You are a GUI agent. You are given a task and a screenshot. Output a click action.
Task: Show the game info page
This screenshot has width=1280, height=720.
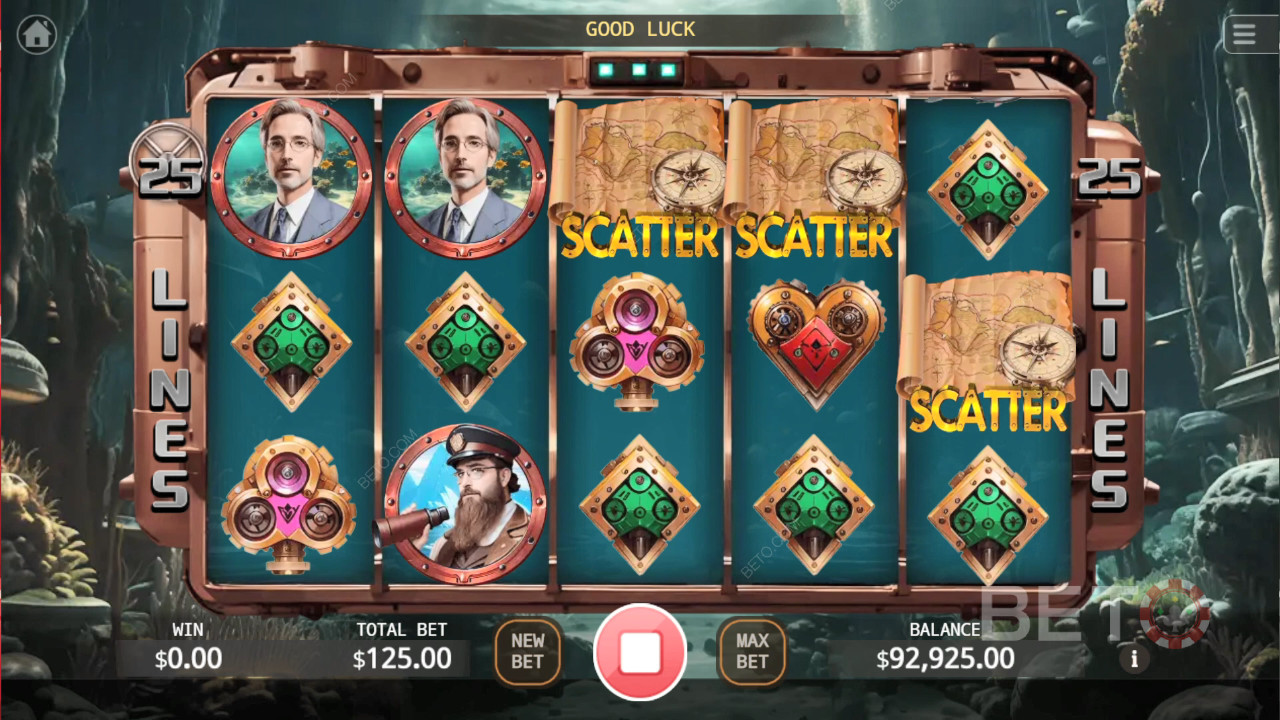click(1134, 659)
